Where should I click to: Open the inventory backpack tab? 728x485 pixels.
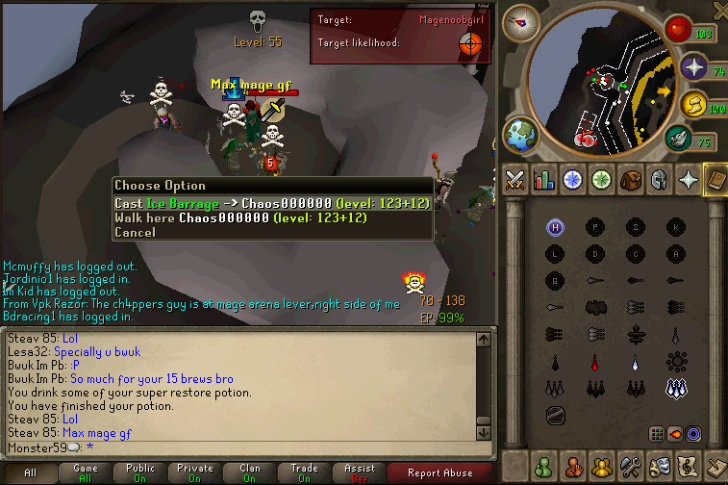pos(631,180)
